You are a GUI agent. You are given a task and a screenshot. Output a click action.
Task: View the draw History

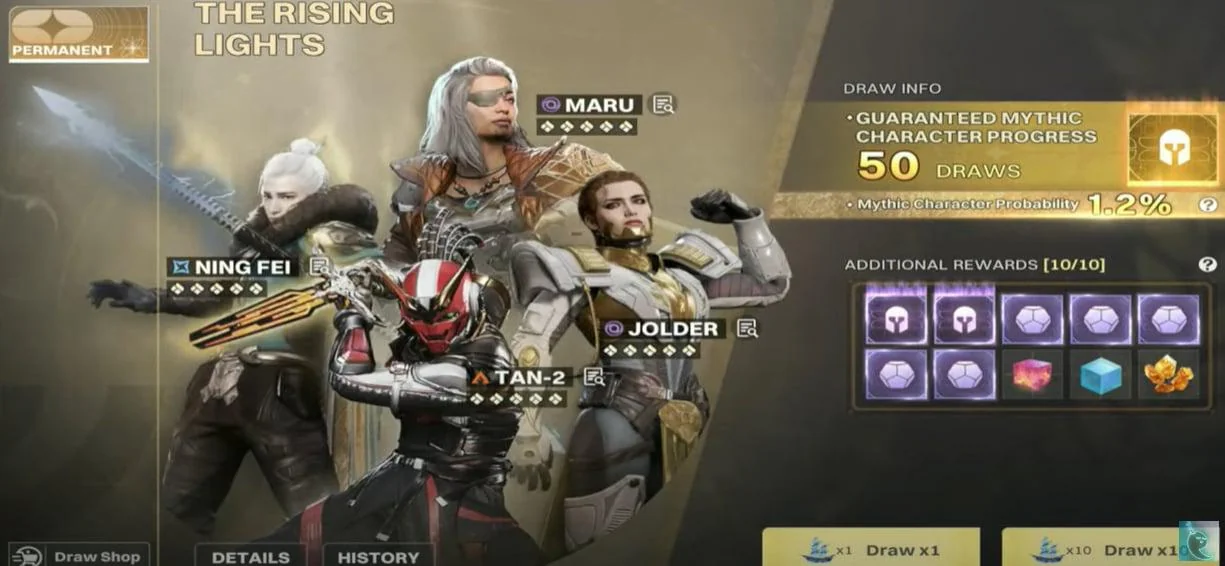(x=378, y=556)
